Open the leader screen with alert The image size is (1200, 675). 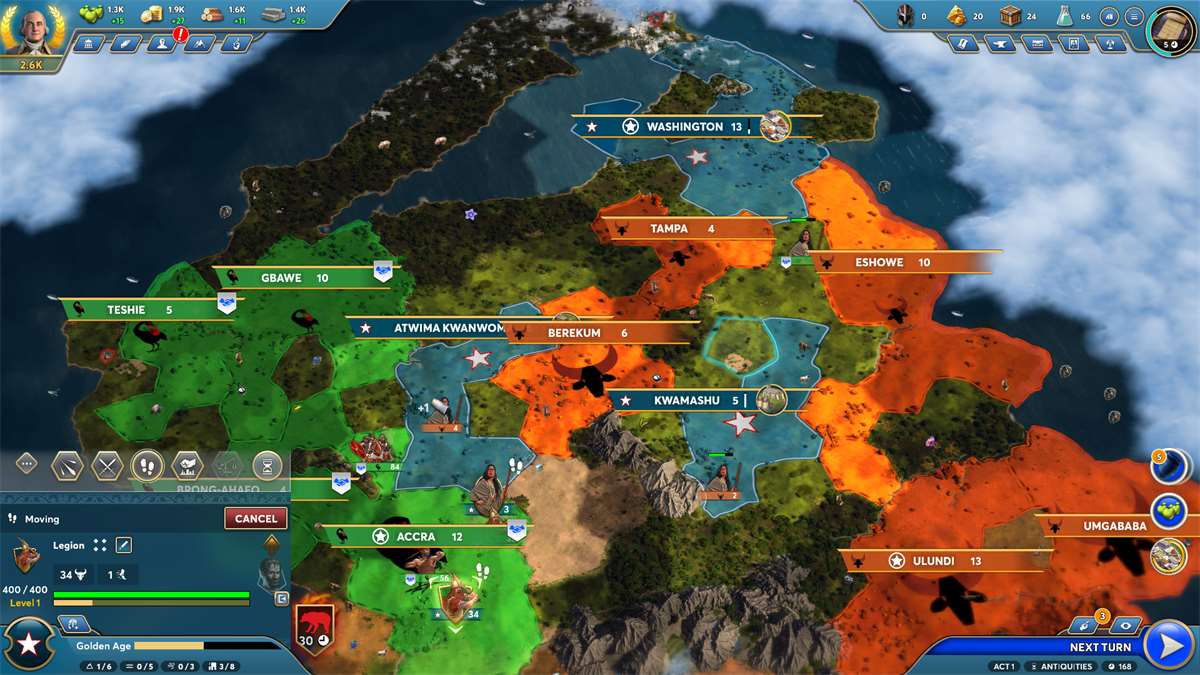pyautogui.click(x=161, y=44)
